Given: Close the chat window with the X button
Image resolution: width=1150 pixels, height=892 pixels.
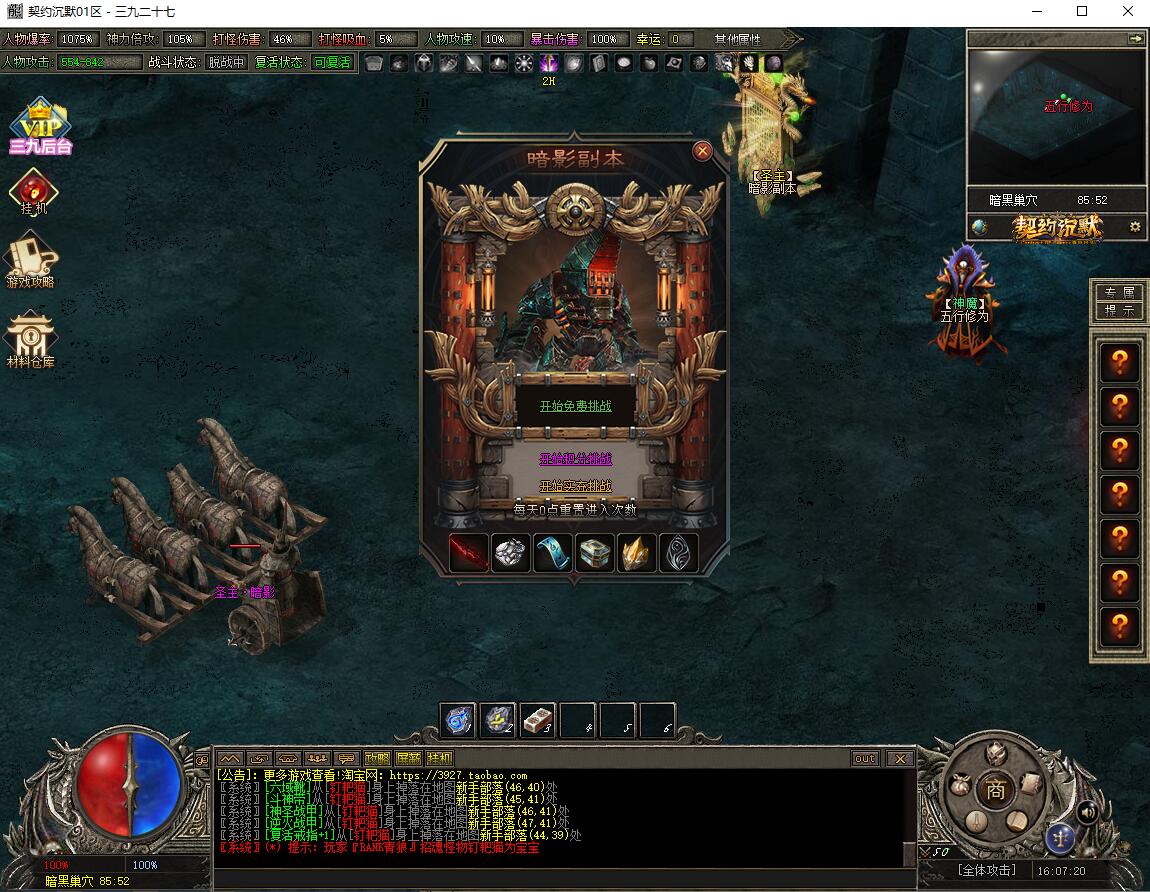Looking at the screenshot, I should click(x=899, y=759).
